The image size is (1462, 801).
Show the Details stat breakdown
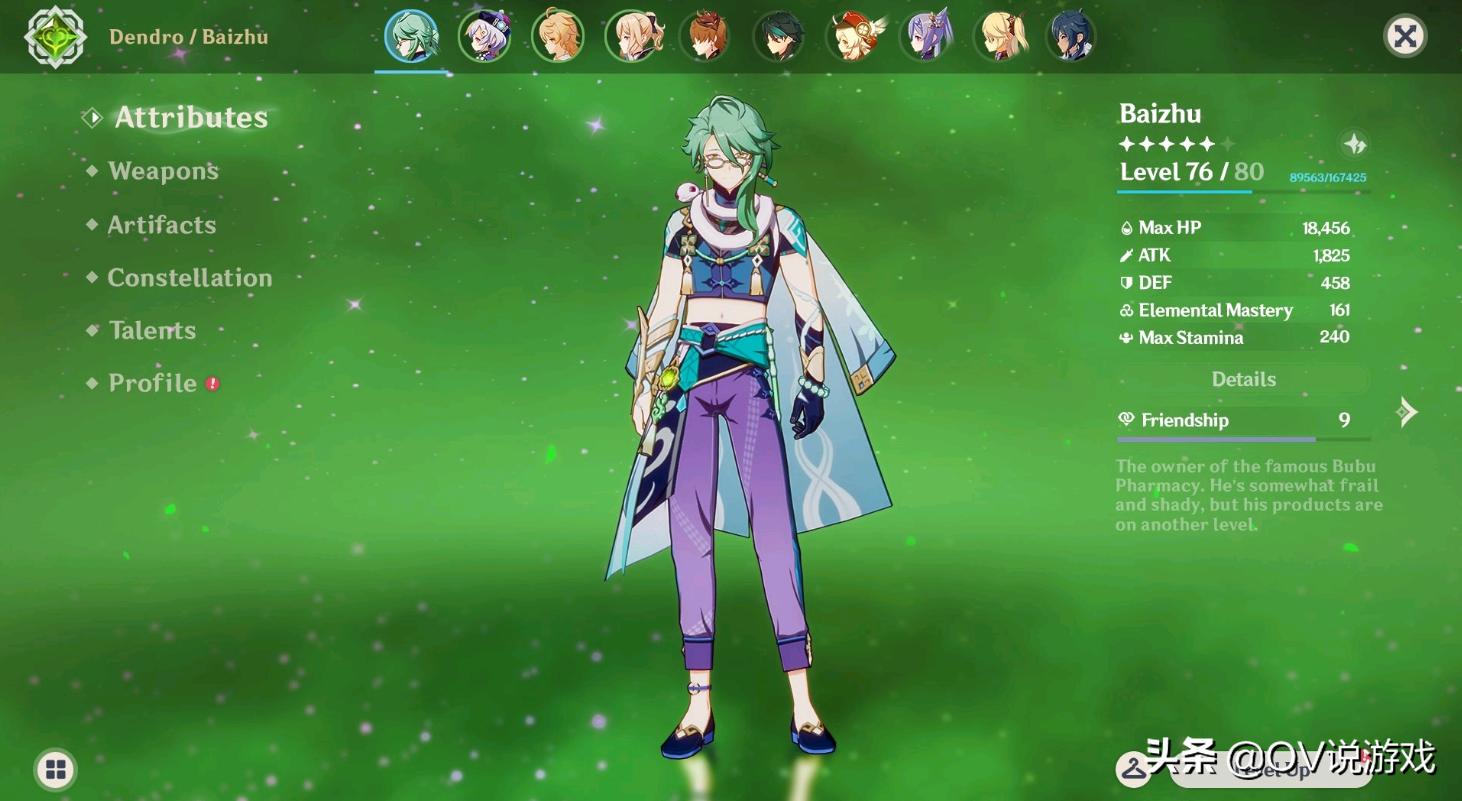pos(1243,379)
